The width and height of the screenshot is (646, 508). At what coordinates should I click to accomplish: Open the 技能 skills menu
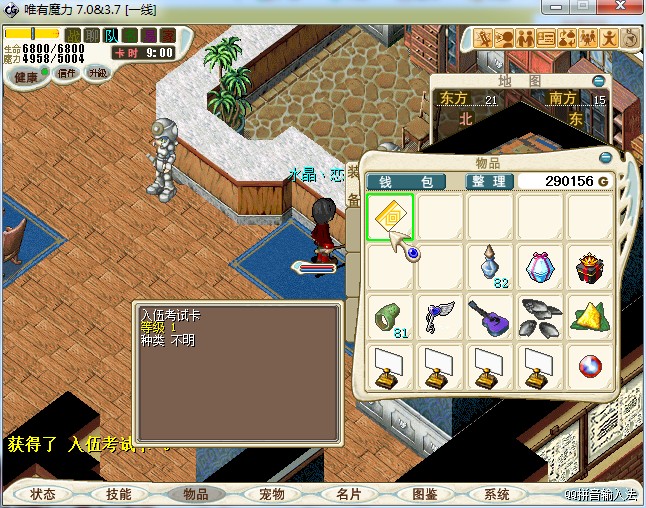tap(119, 494)
